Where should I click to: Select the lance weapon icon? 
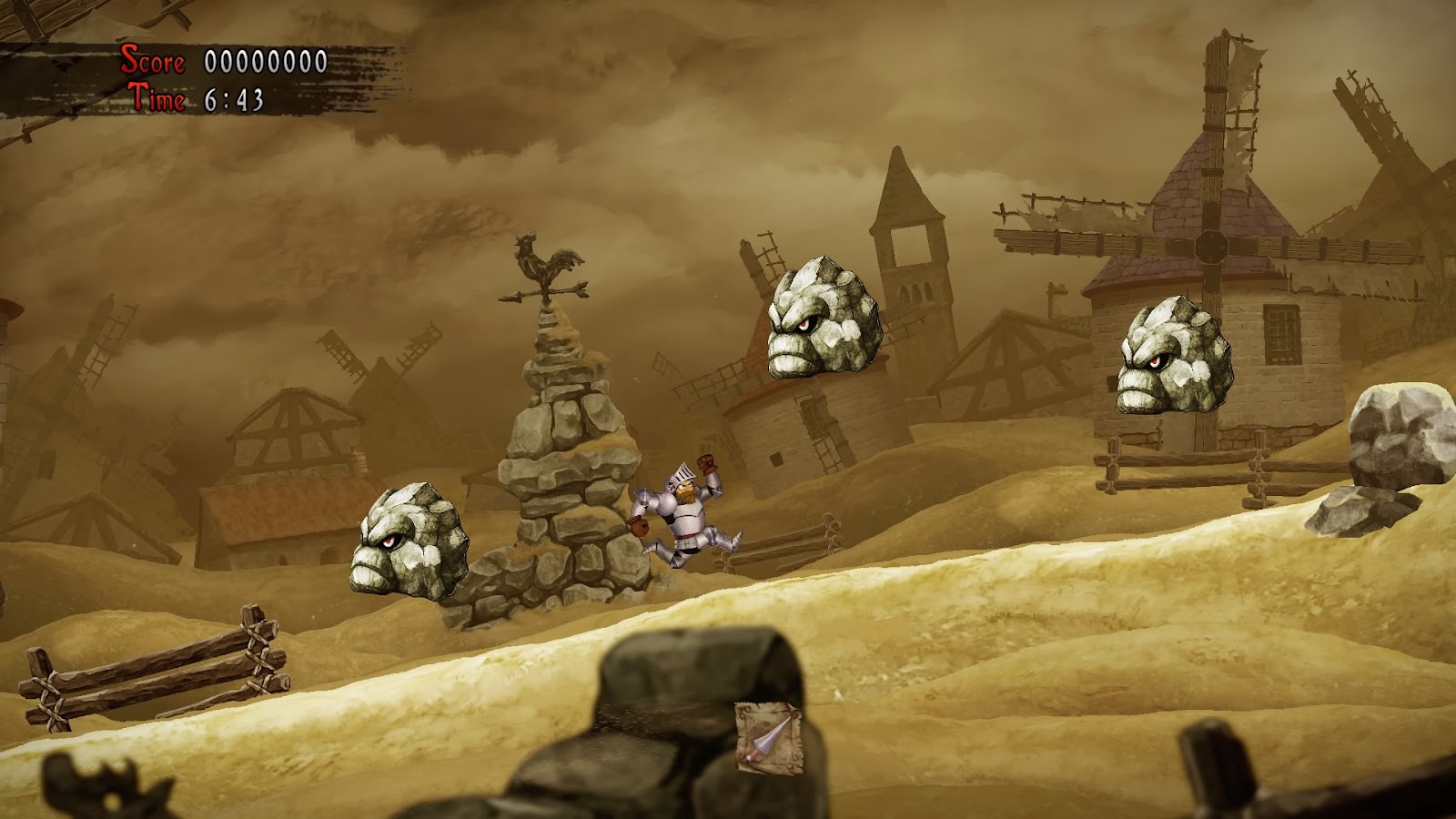(769, 738)
